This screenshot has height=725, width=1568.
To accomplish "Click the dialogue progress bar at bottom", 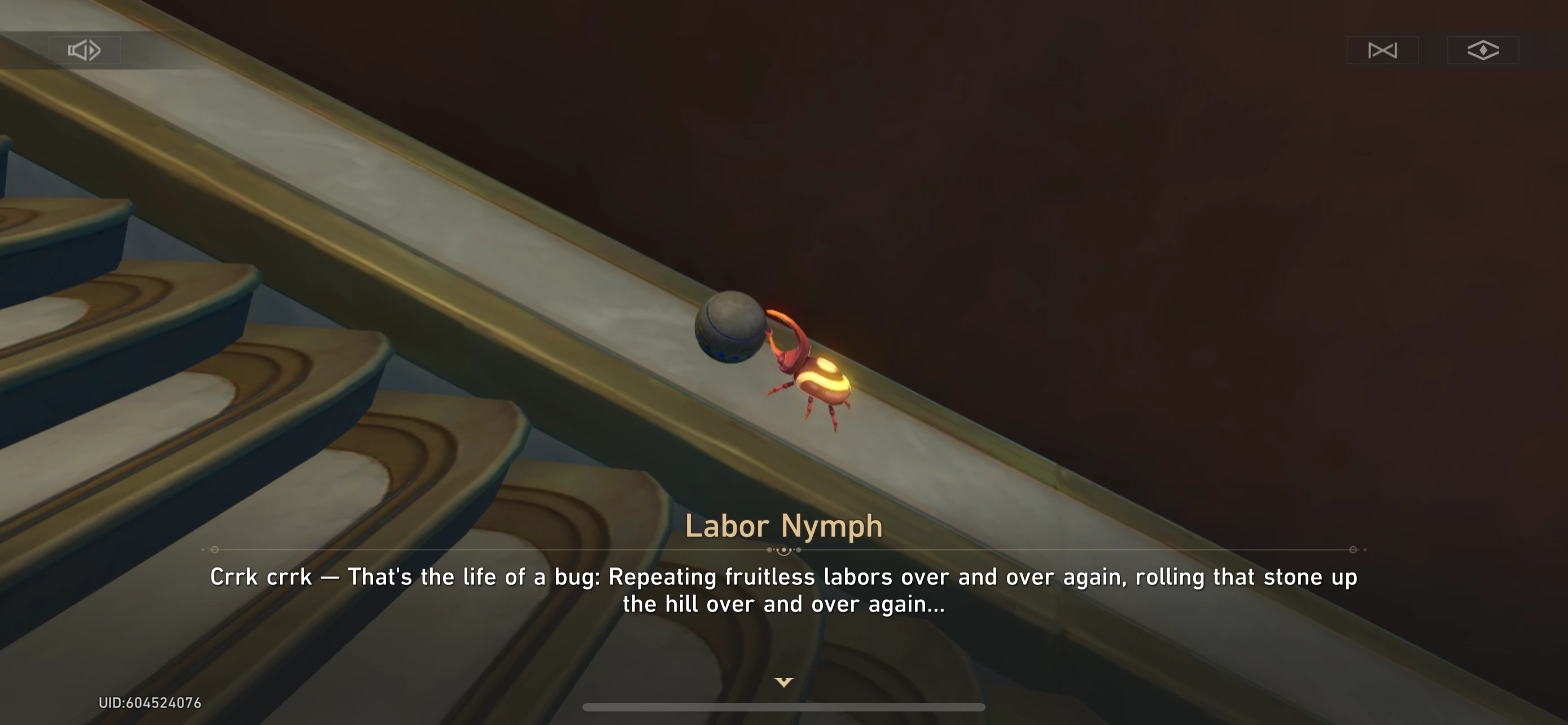I will click(784, 707).
